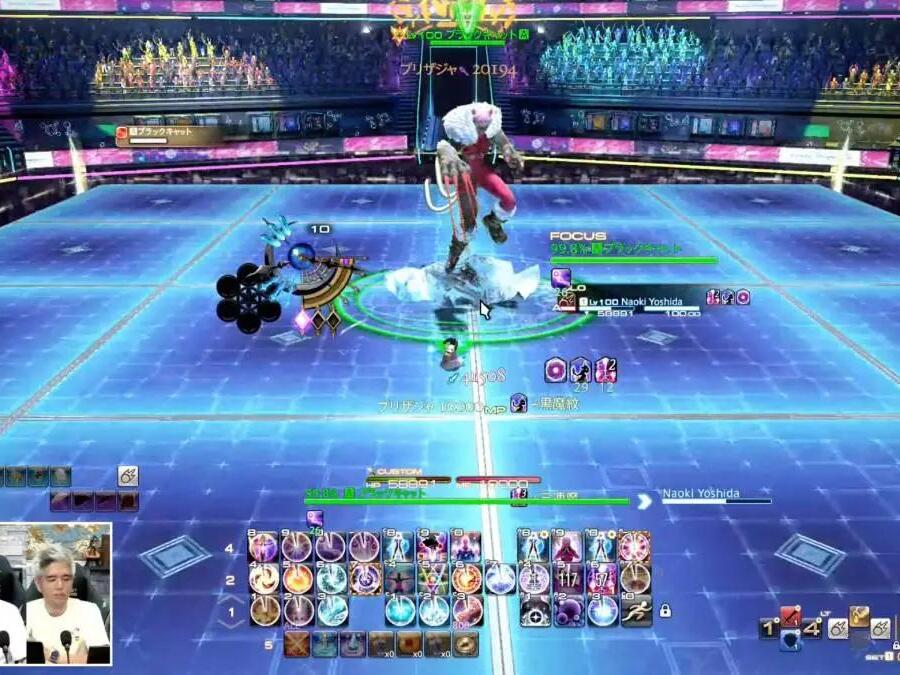Activate the crosshair ability icon
Screen dimensions: 900x675
535,610
